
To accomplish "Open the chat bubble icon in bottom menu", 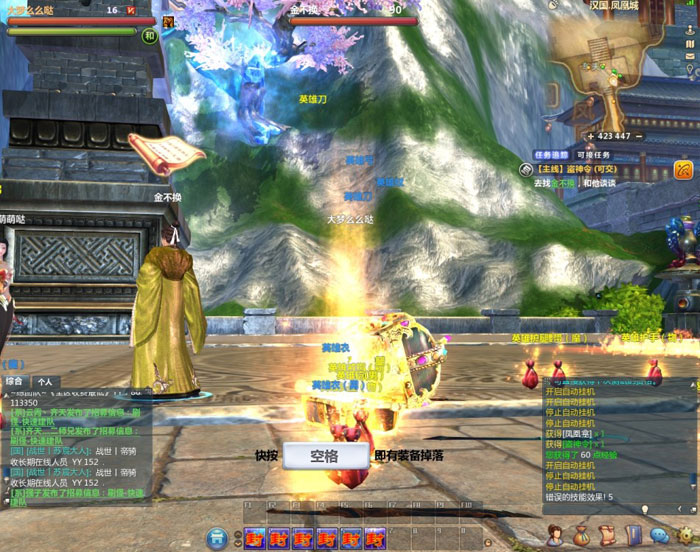I will (659, 536).
